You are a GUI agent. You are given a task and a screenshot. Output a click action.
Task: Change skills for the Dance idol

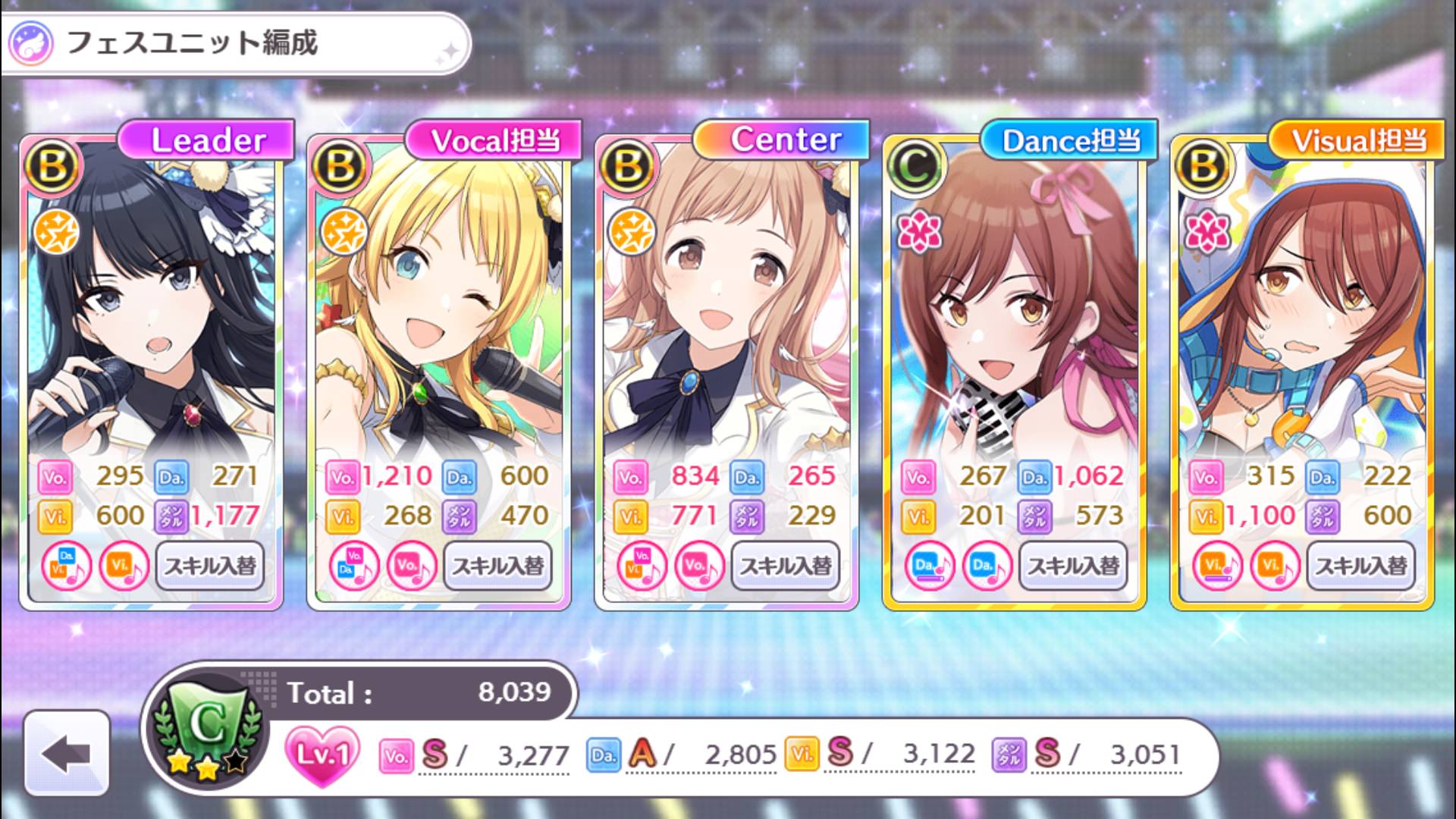click(1073, 566)
